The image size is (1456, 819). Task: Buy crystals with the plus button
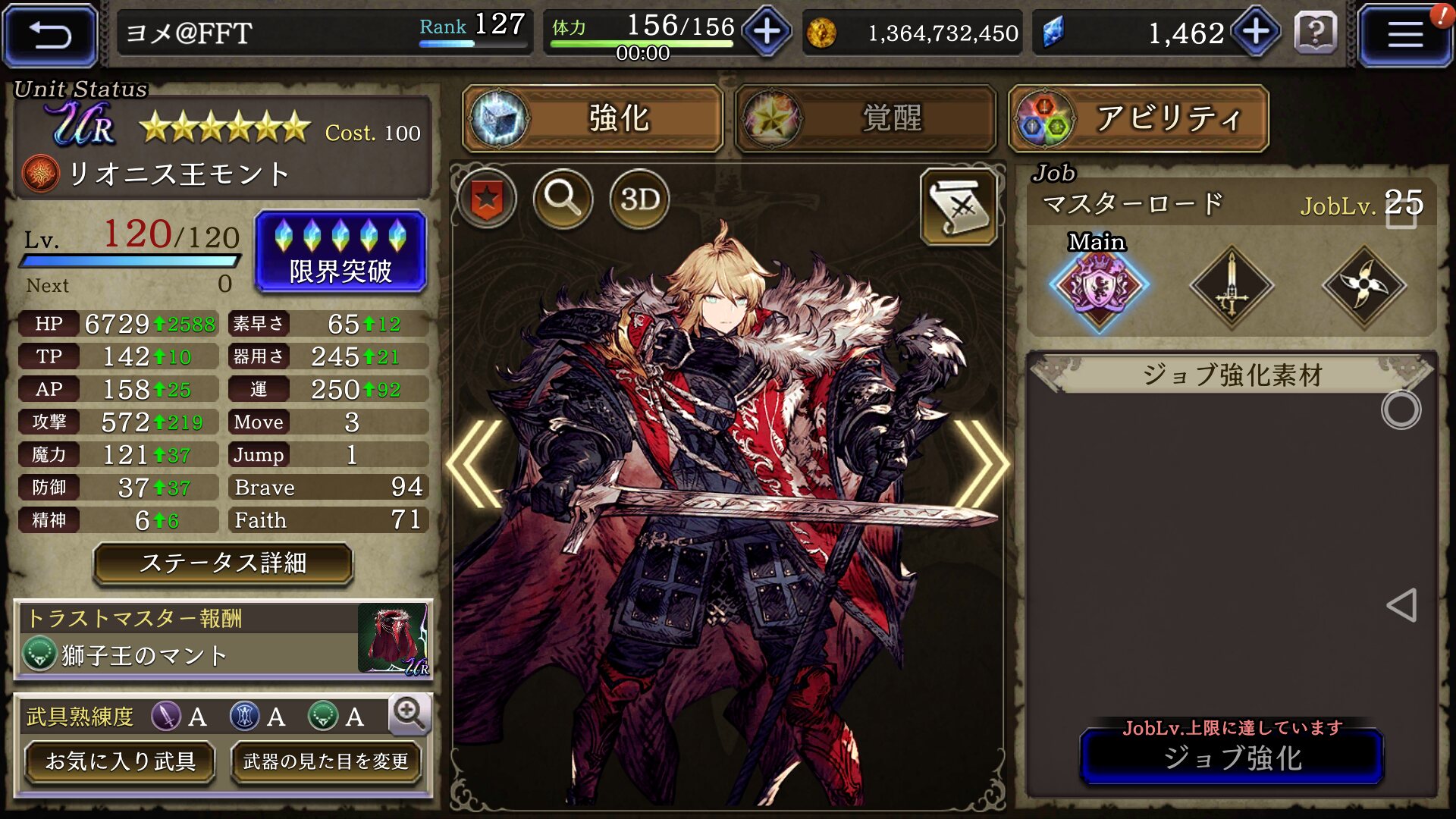point(1255,33)
